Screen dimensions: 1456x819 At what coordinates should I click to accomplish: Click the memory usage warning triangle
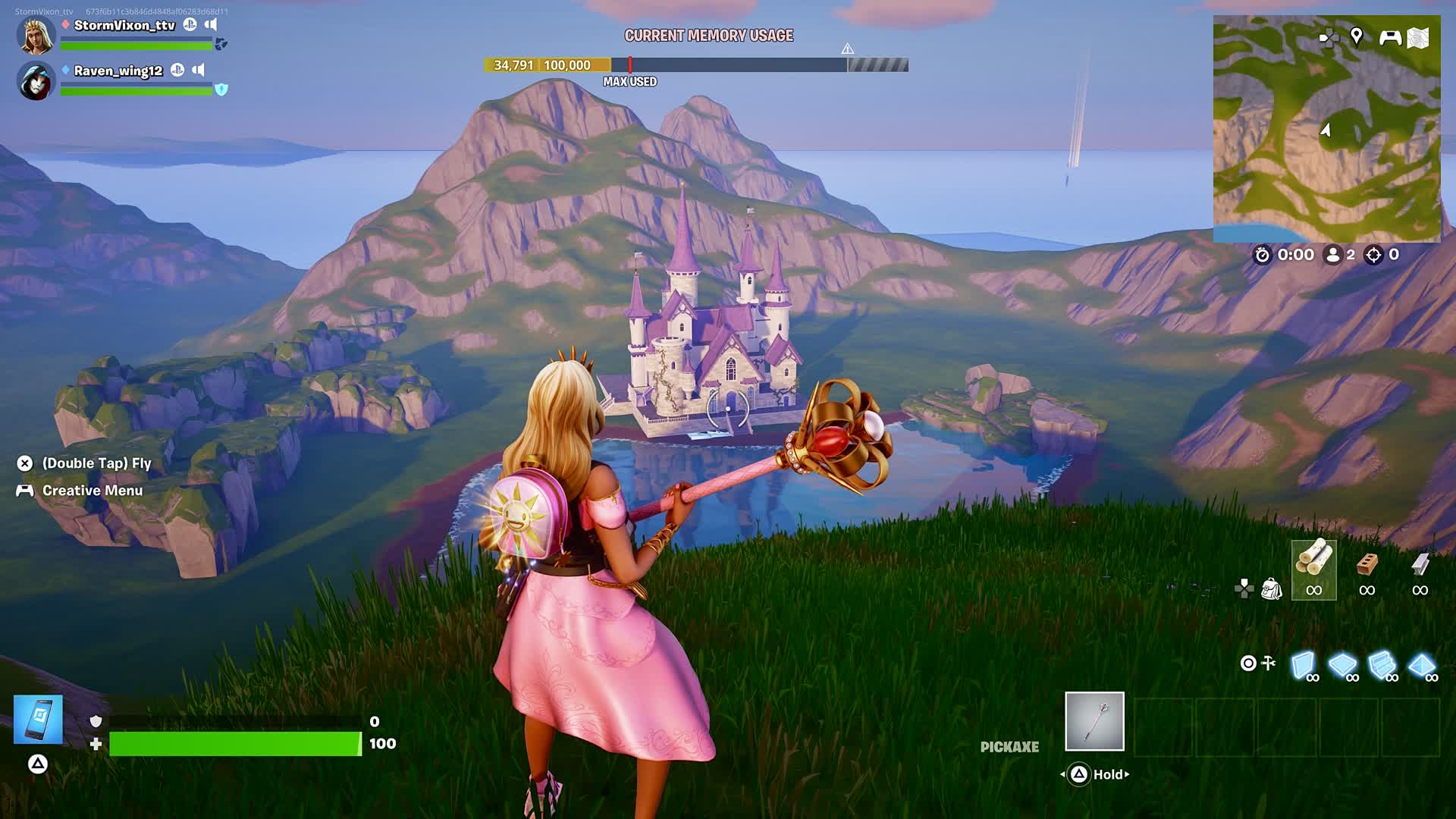848,49
